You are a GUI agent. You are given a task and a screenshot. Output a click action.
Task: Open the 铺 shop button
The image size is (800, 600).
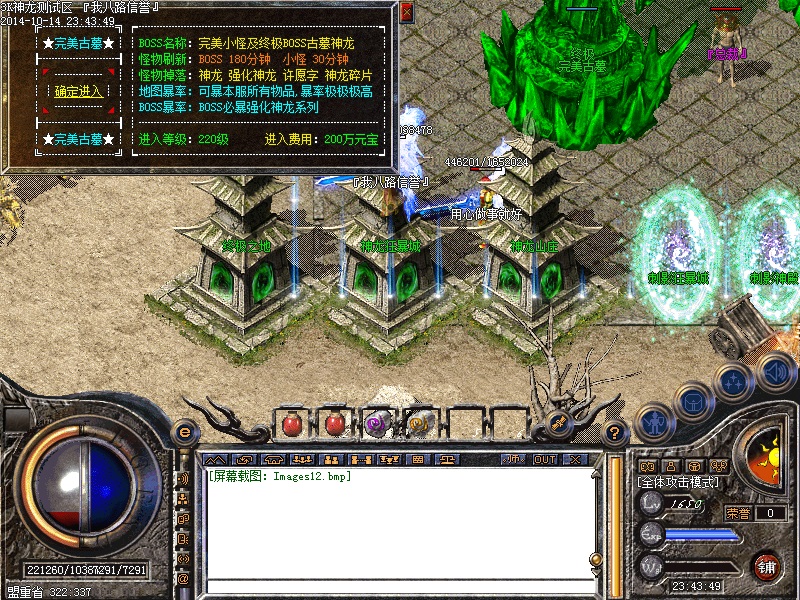pyautogui.click(x=767, y=565)
